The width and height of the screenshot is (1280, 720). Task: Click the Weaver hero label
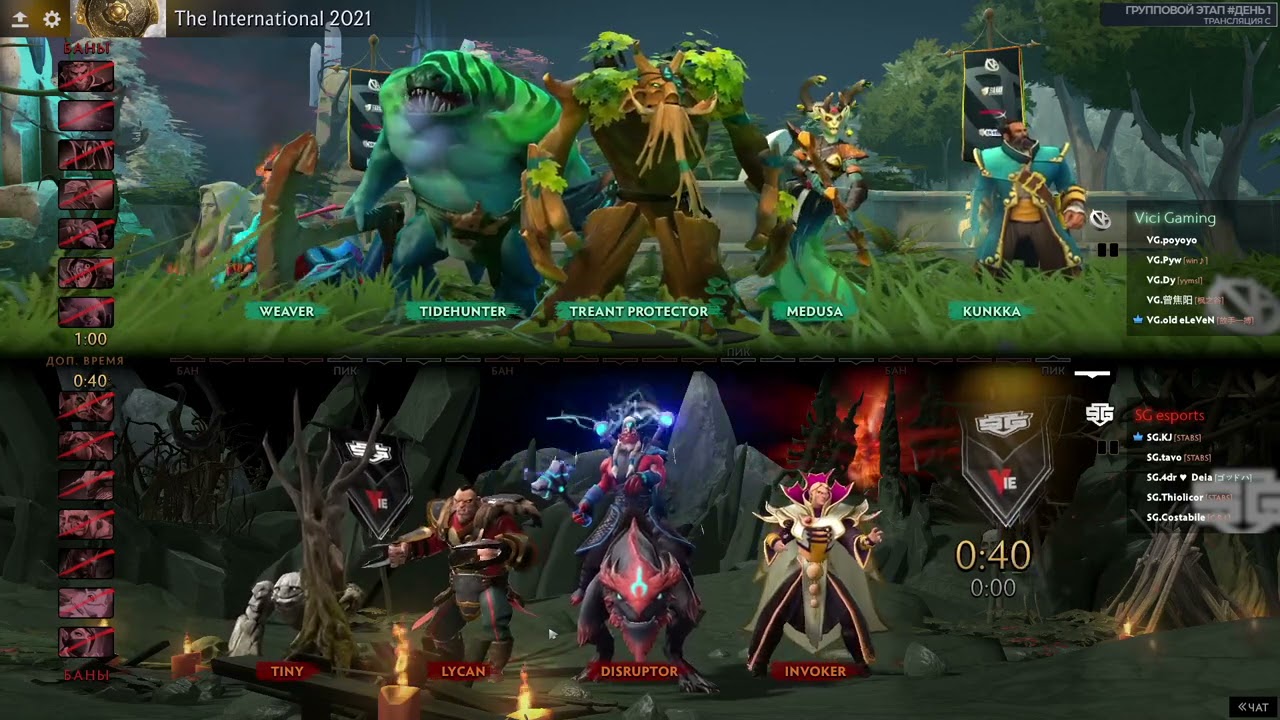(287, 311)
